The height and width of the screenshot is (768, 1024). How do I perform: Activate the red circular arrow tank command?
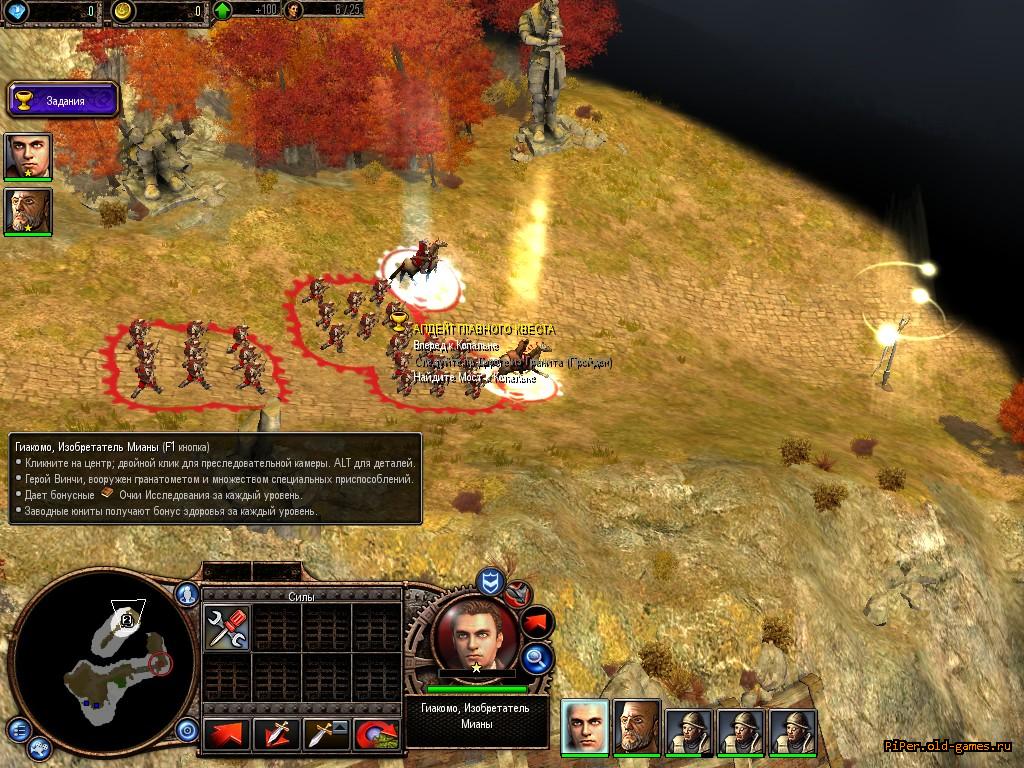tap(377, 736)
